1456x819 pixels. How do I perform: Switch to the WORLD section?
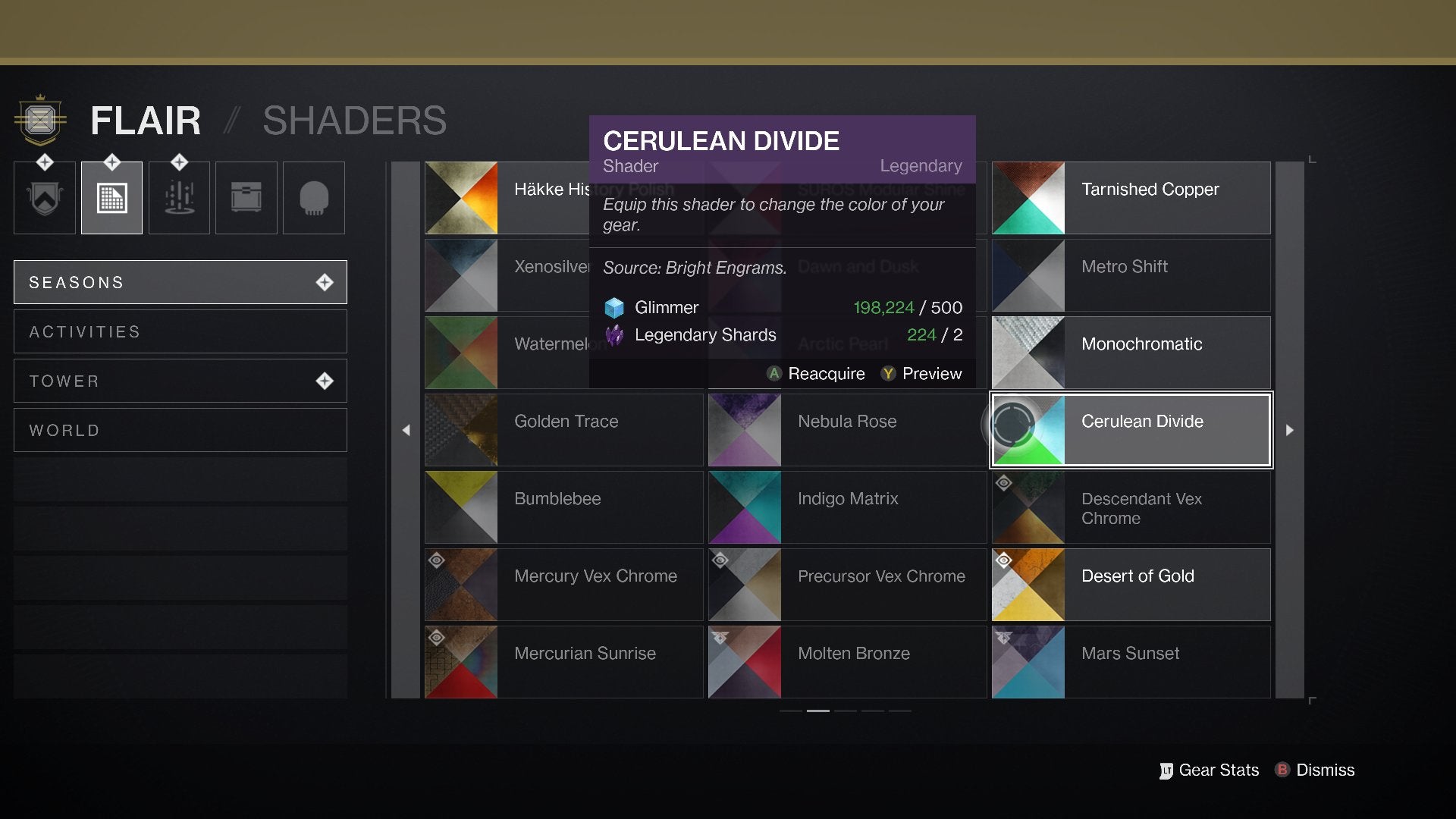(180, 430)
